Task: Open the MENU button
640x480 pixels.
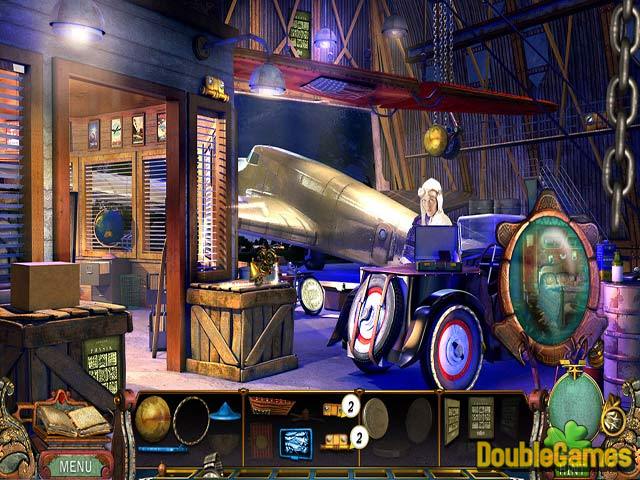Action: click(x=75, y=465)
